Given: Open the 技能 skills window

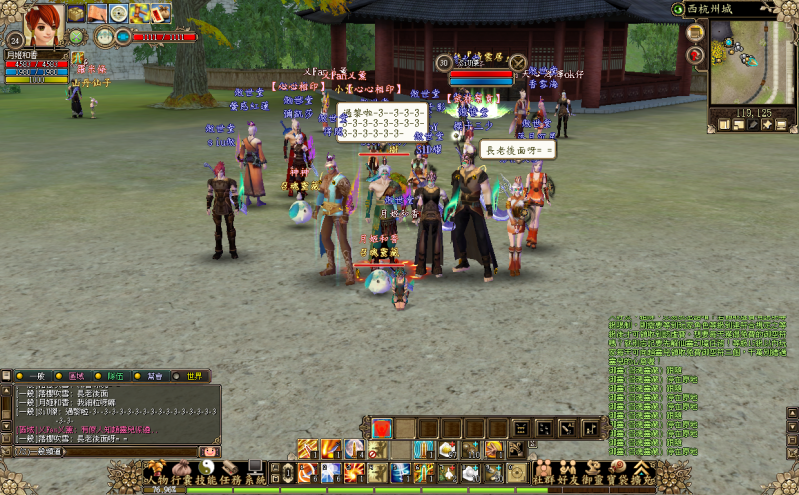Looking at the screenshot, I should (x=206, y=477).
